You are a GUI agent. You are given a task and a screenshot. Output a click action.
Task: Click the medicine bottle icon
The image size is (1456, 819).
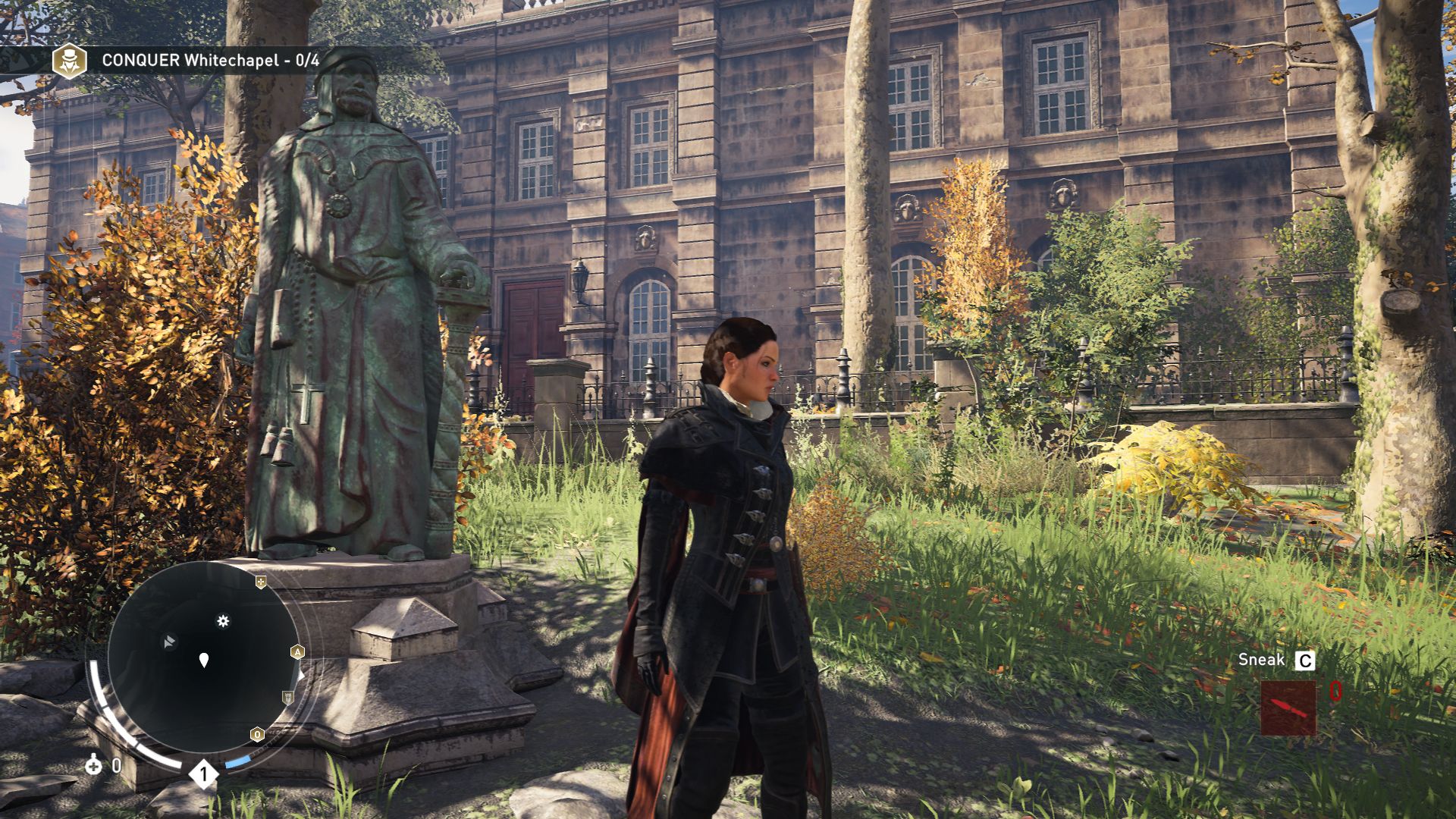93,764
